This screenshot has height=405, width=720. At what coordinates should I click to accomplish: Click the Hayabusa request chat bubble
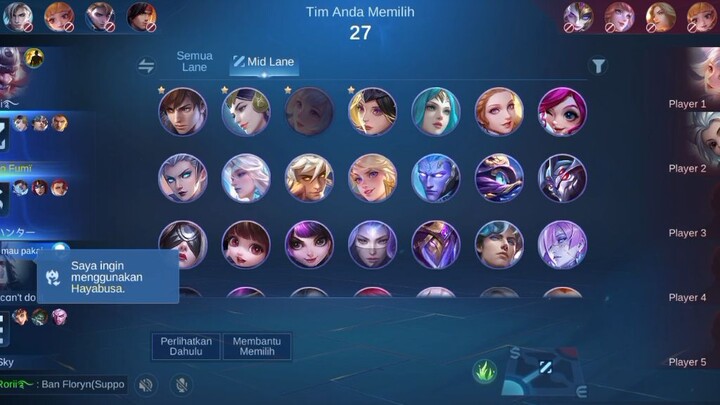[x=109, y=276]
